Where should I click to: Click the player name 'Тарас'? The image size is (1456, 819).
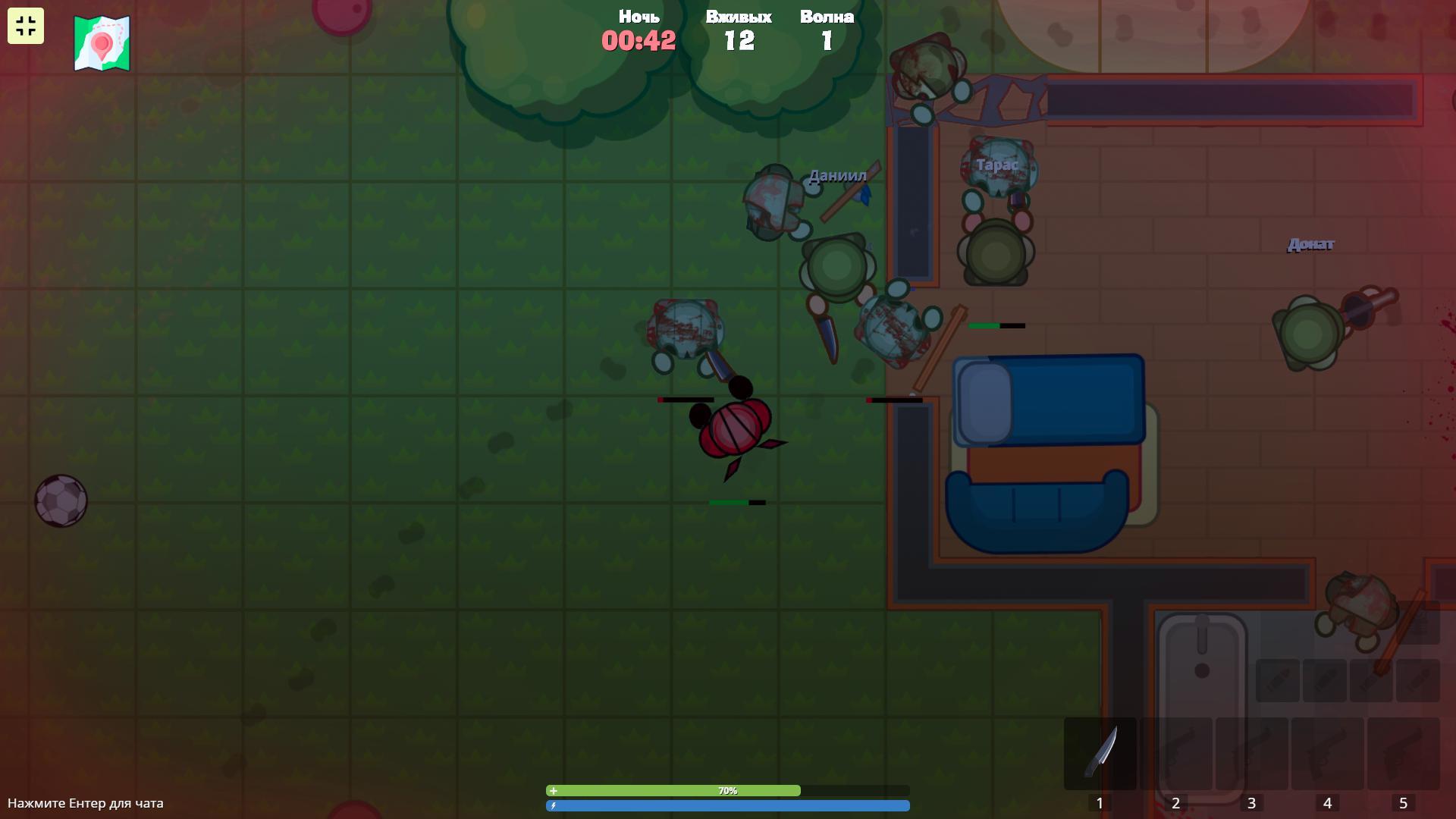click(x=996, y=164)
